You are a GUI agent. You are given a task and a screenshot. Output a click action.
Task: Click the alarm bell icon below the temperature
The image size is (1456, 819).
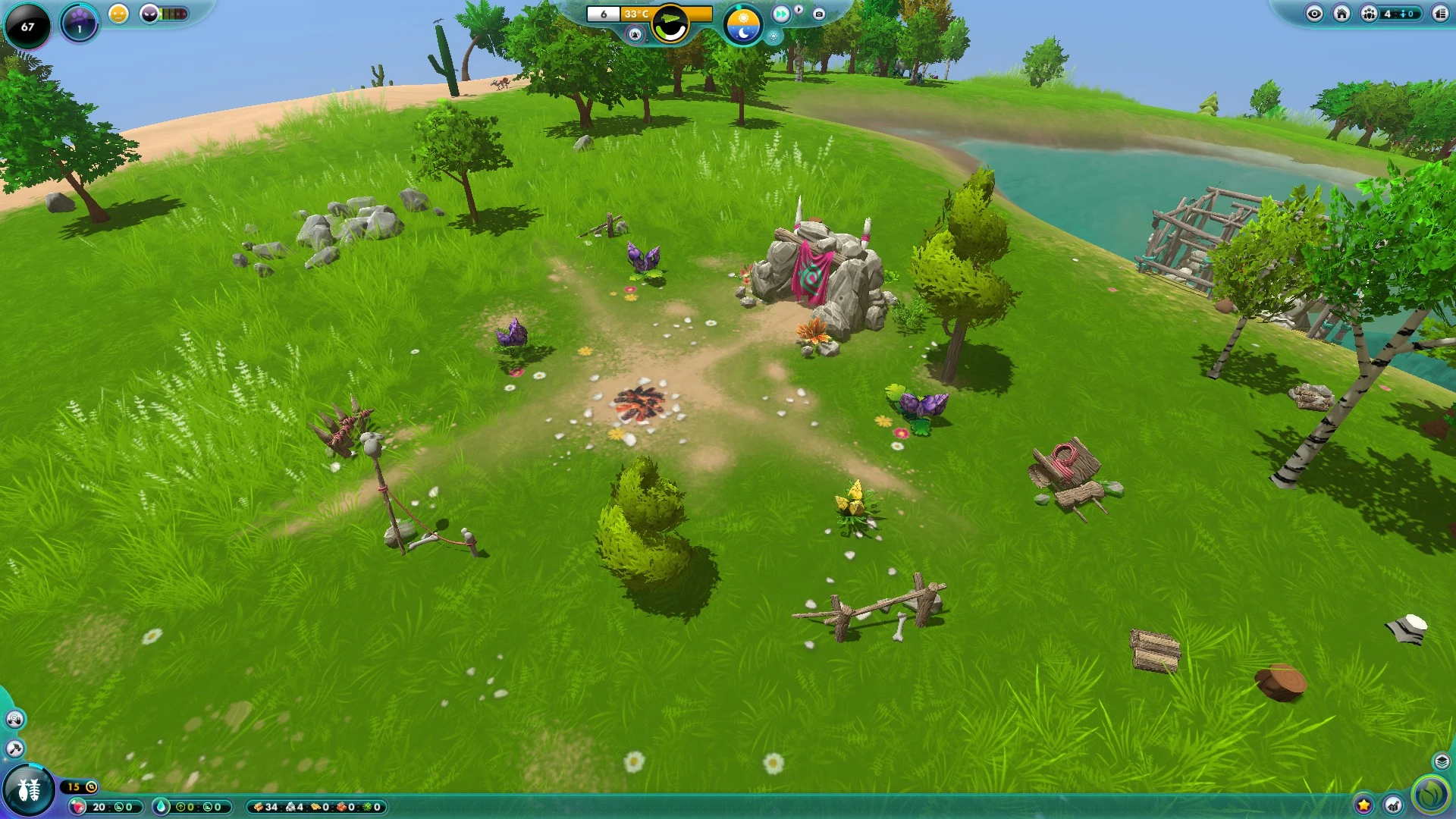tap(635, 34)
